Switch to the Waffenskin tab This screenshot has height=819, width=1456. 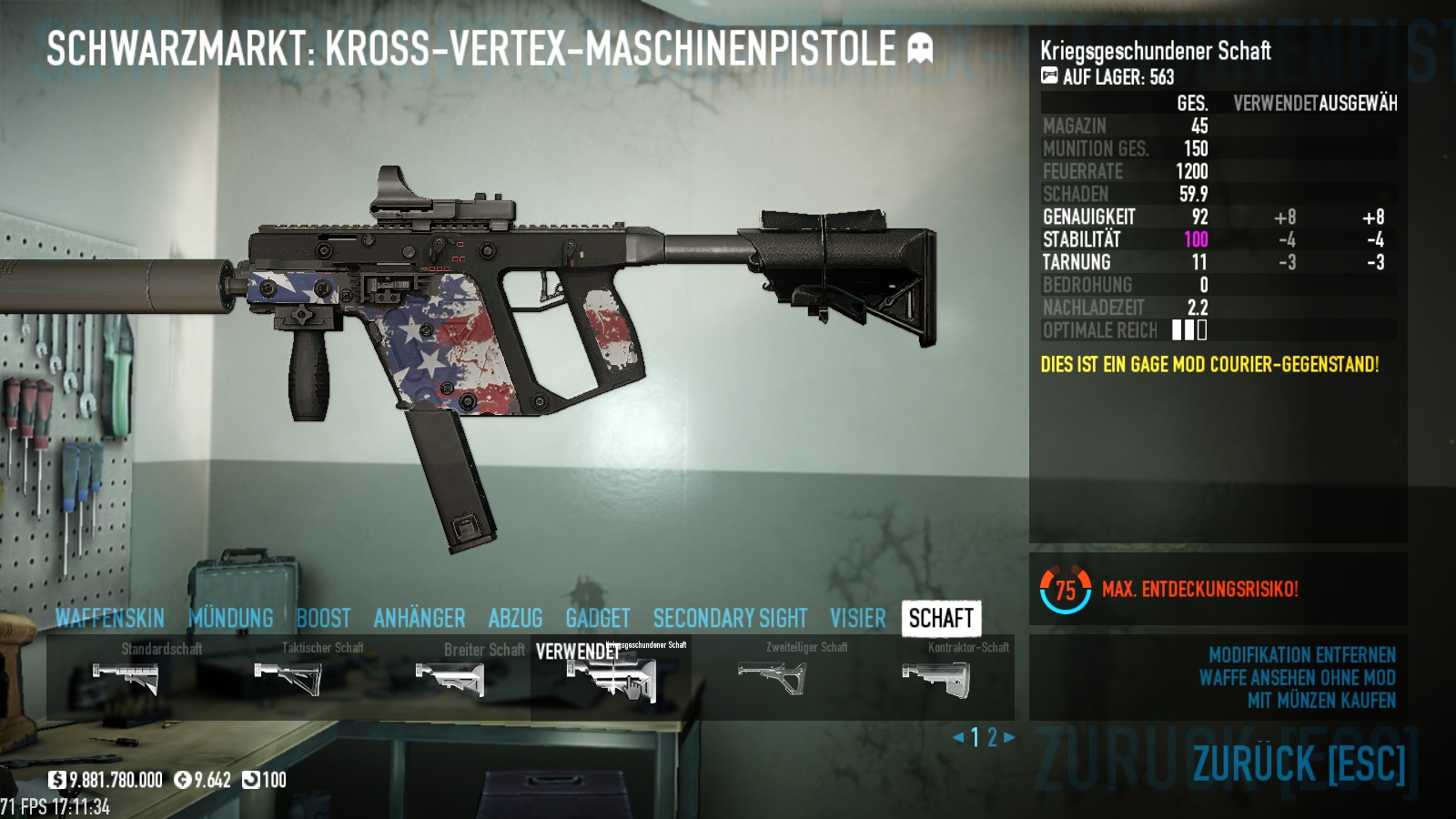coord(109,619)
